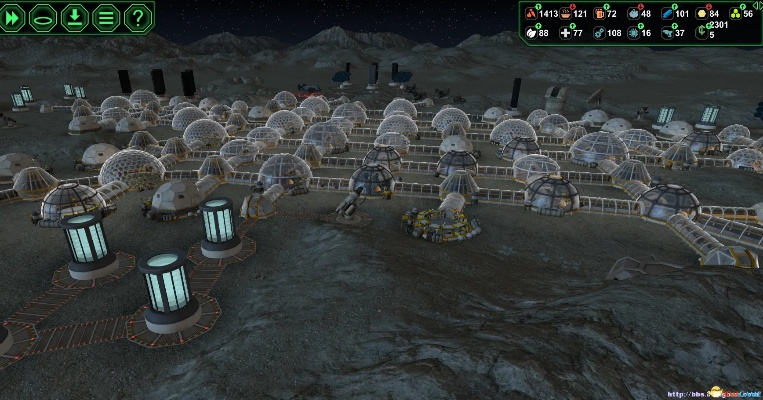
Task: Open help with the question mark button
Action: (137, 17)
